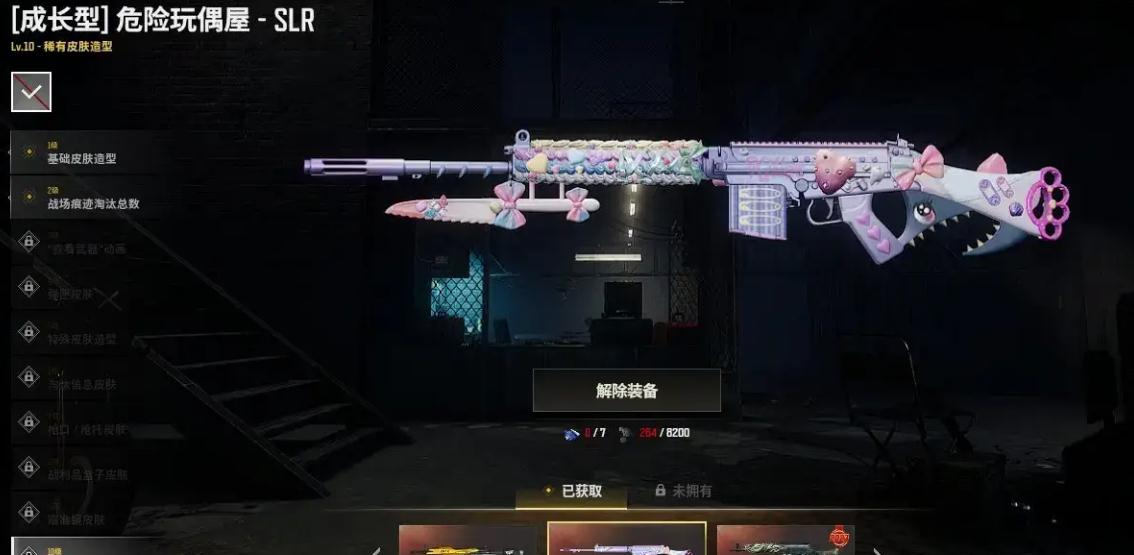Choose the green camo skin thumbnail
Viewport: 1134px width, 555px height.
pos(785,540)
